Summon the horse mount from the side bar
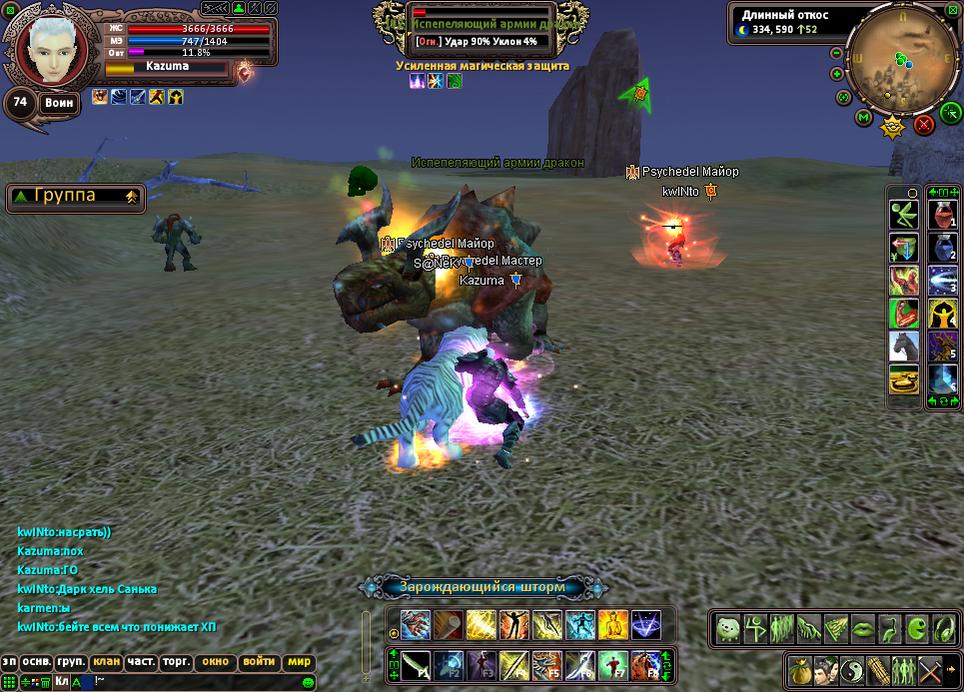This screenshot has height=692, width=964. 904,346
